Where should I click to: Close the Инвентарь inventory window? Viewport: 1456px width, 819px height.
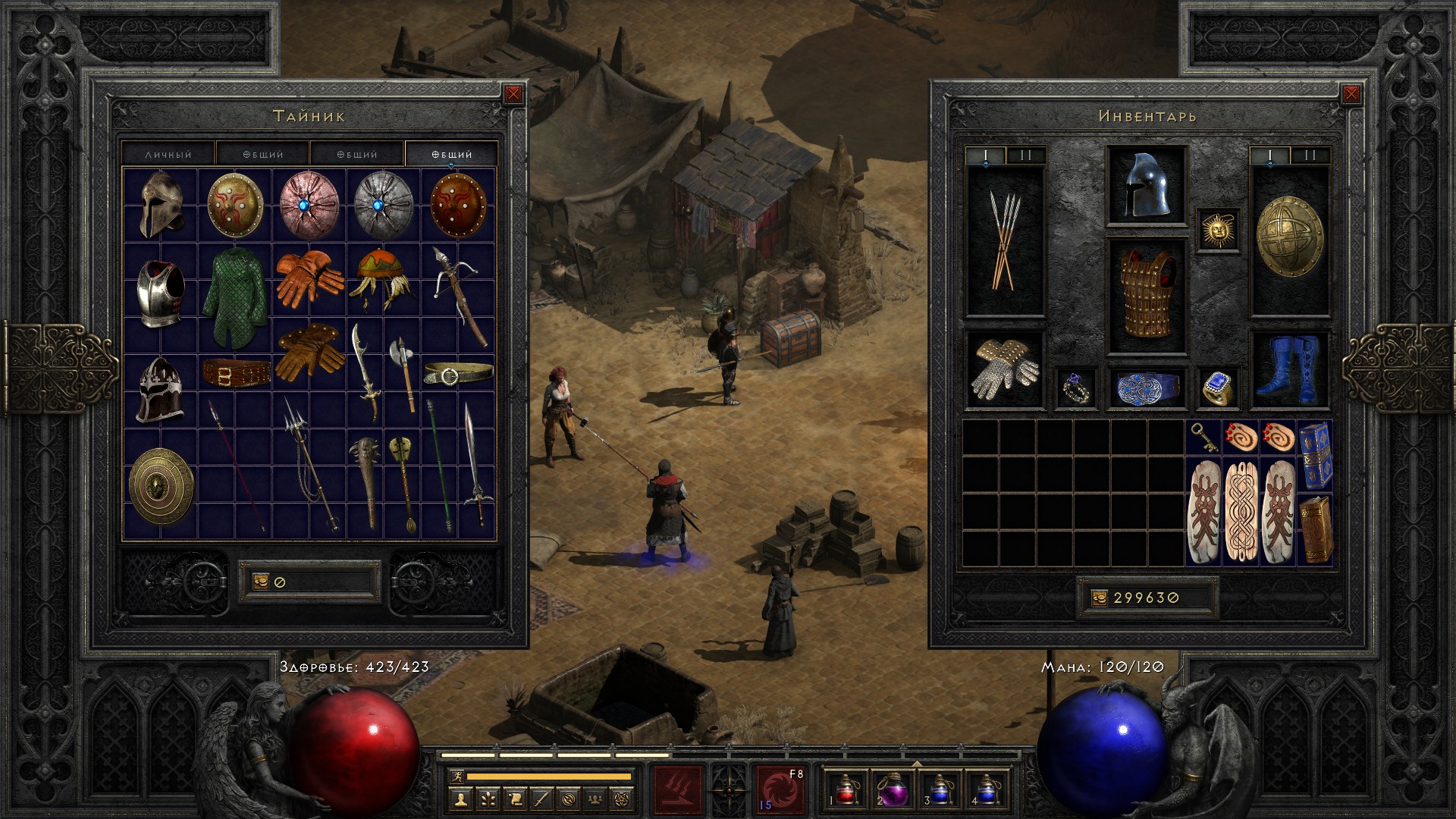tap(1351, 94)
